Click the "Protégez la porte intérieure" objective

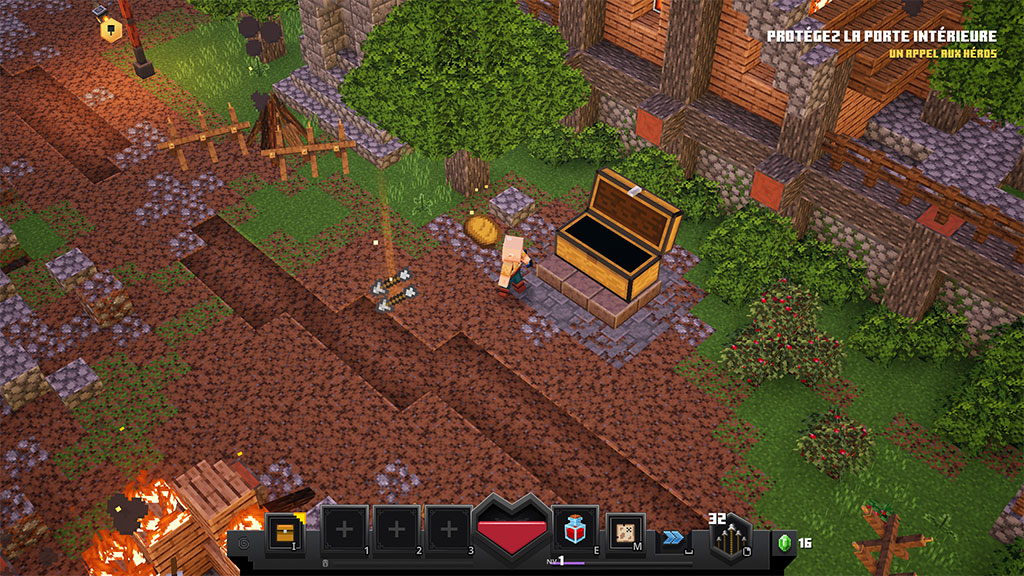(x=881, y=37)
